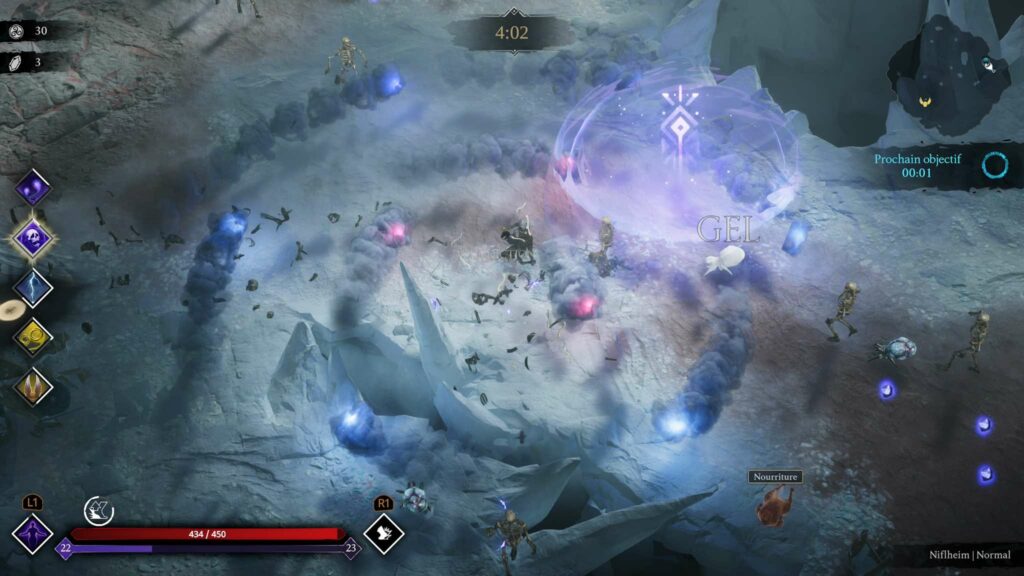The height and width of the screenshot is (576, 1024).
Task: Choose the lightning bolt ability icon
Action: 33,288
